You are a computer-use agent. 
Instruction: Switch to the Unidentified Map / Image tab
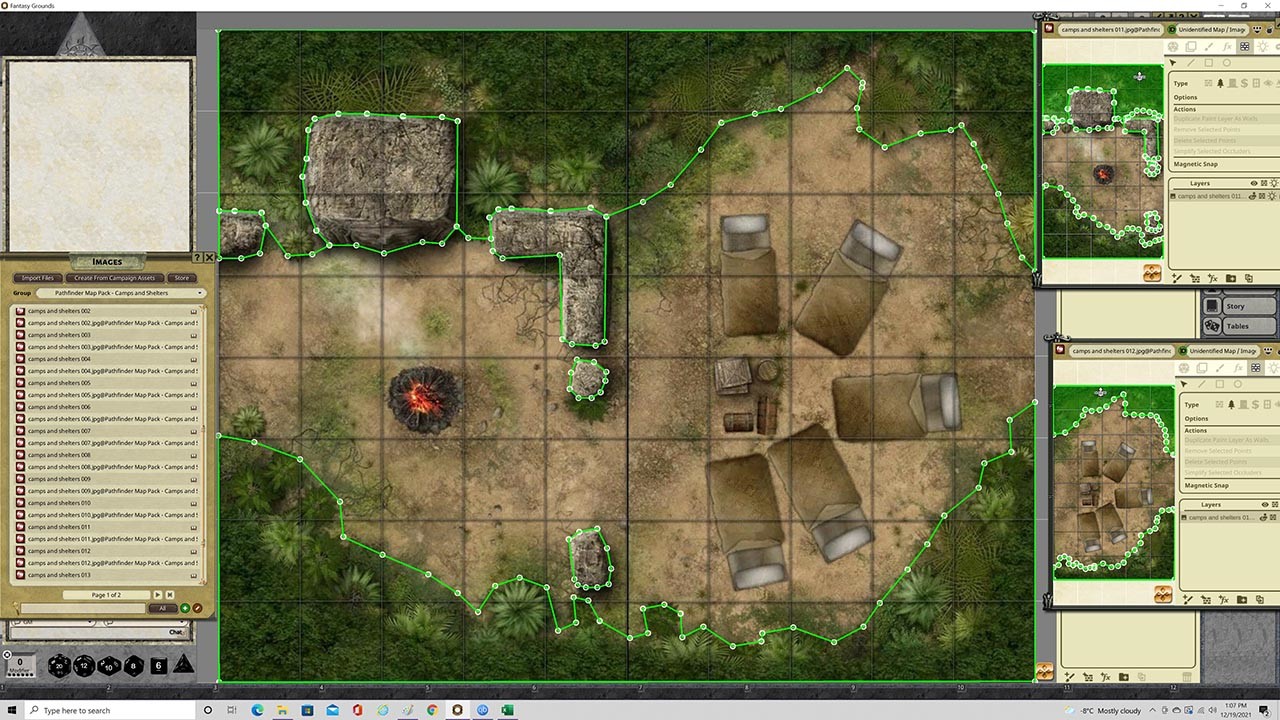pos(1212,29)
